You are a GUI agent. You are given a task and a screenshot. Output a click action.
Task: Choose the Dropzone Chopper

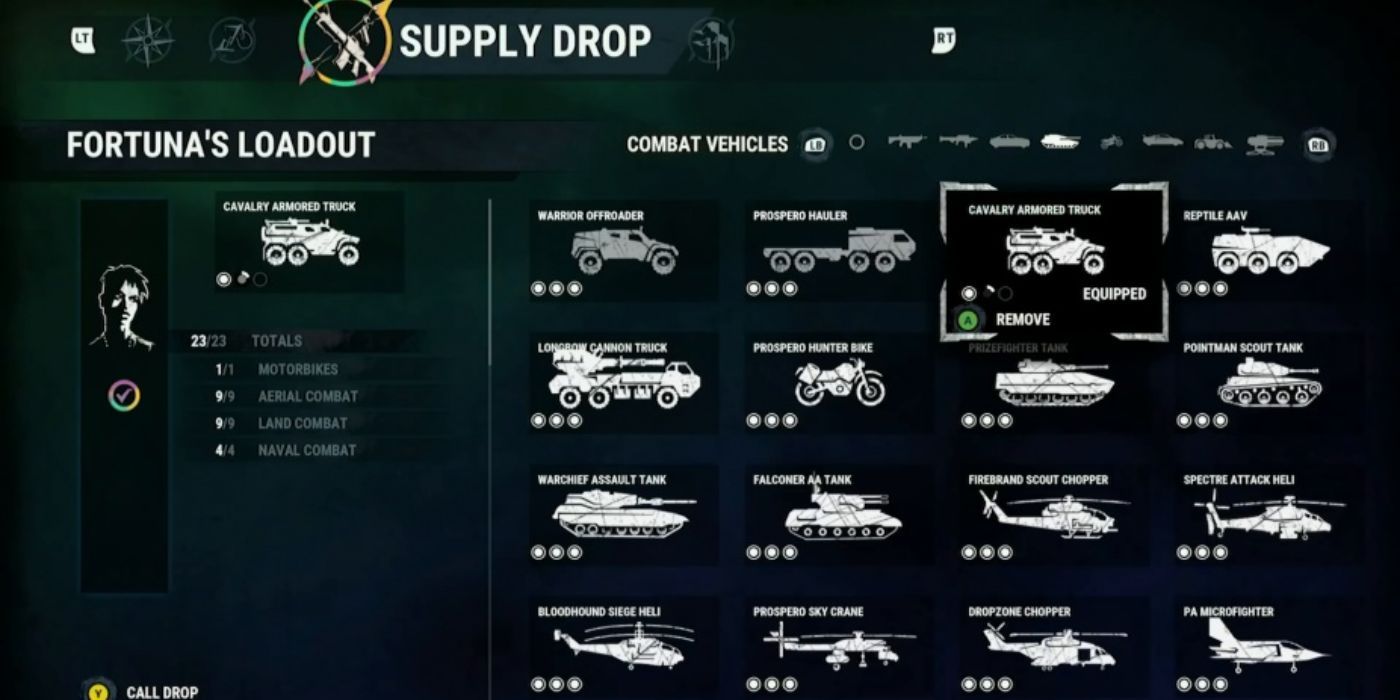(1054, 645)
